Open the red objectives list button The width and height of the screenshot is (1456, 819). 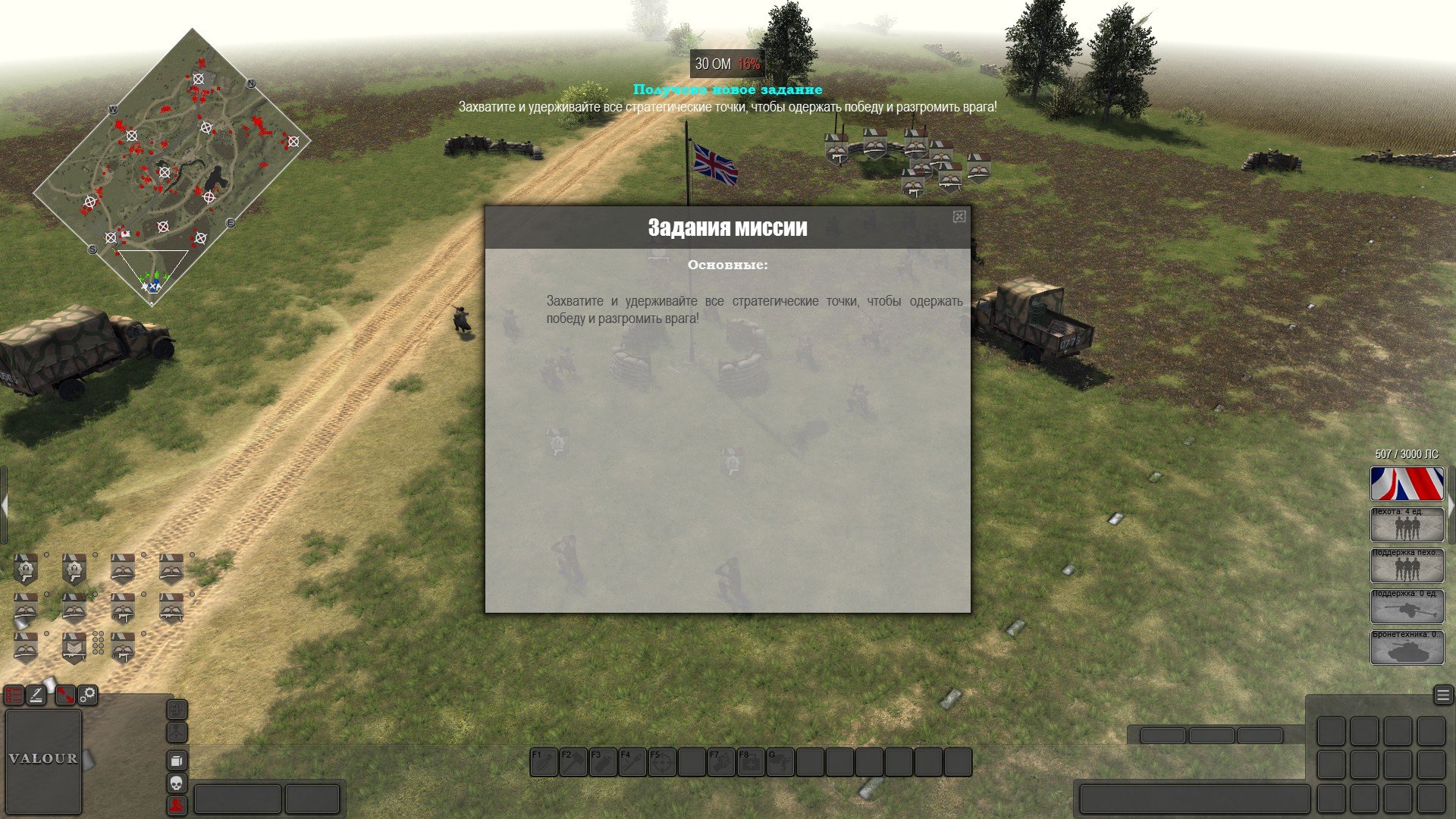click(x=14, y=695)
